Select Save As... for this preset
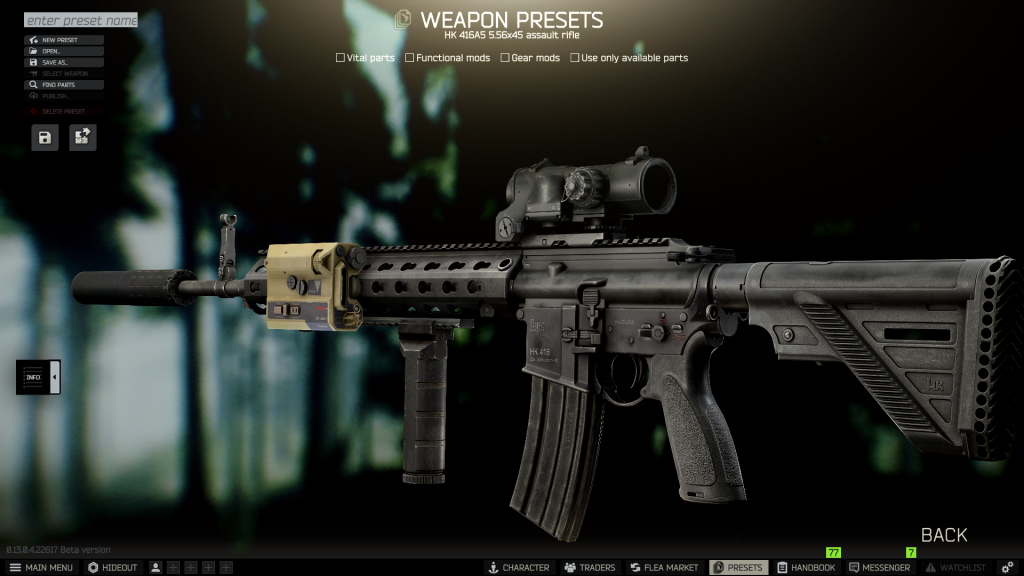Image resolution: width=1024 pixels, height=576 pixels. coord(64,62)
